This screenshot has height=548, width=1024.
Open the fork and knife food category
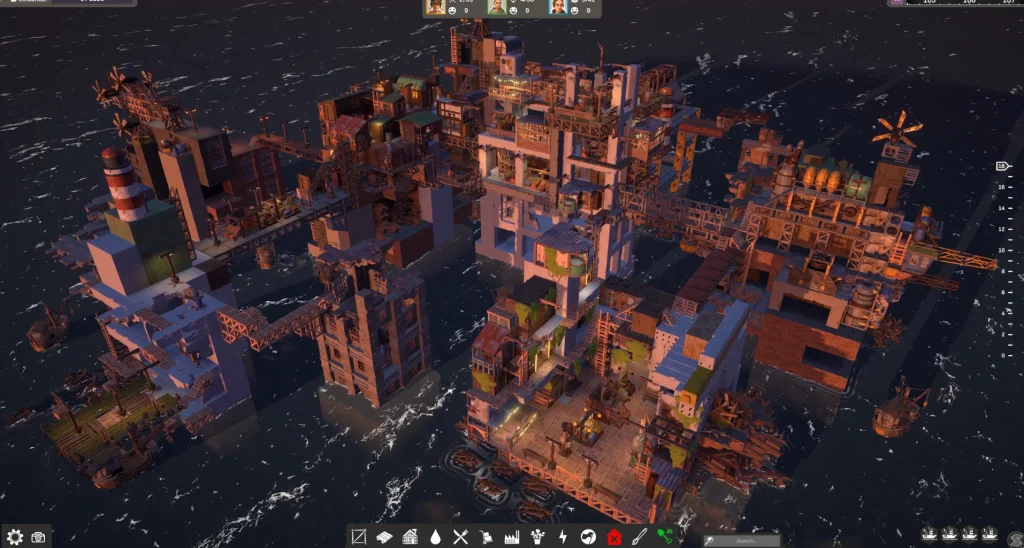(461, 537)
